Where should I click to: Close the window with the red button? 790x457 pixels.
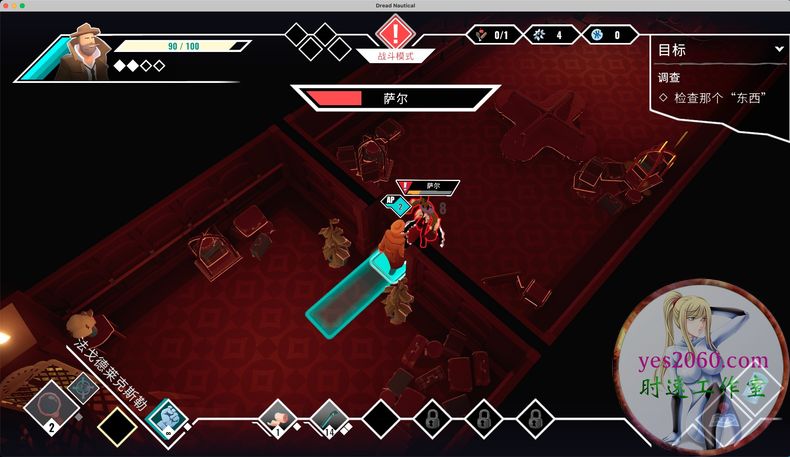tap(8, 7)
